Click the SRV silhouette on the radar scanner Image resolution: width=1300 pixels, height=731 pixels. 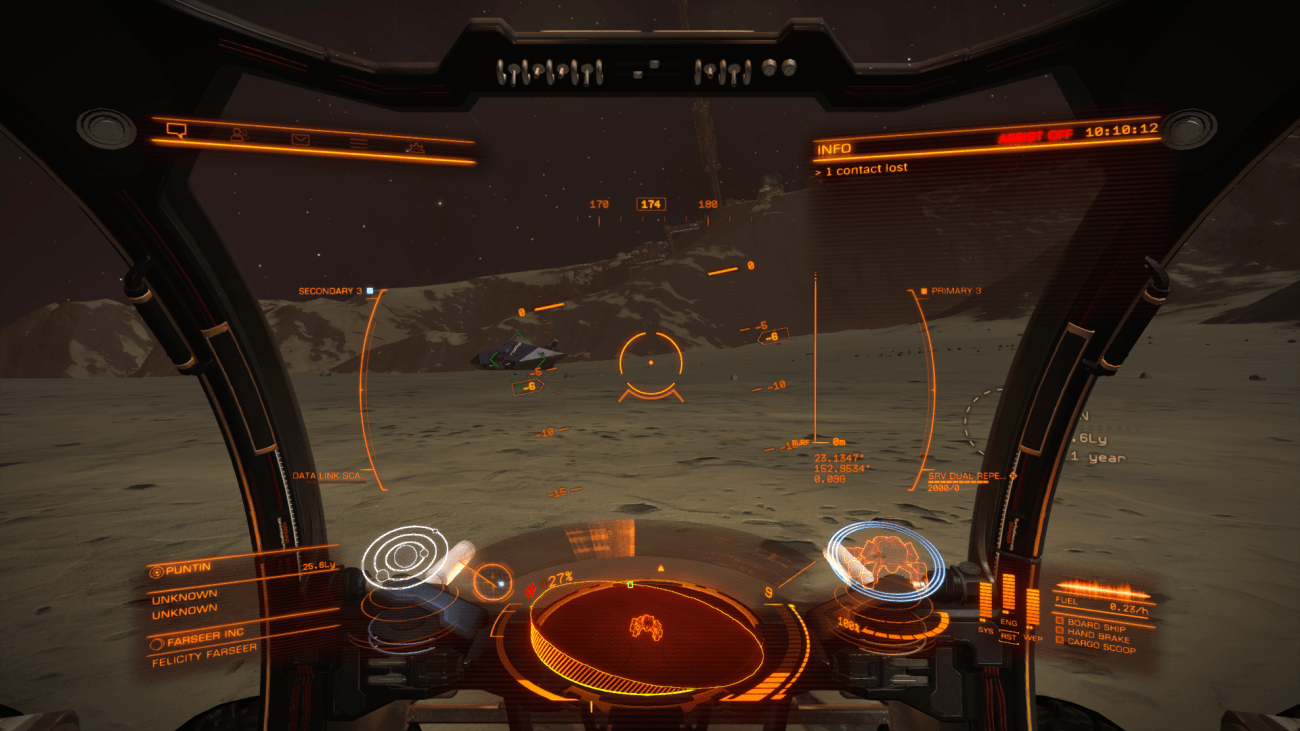[x=646, y=625]
